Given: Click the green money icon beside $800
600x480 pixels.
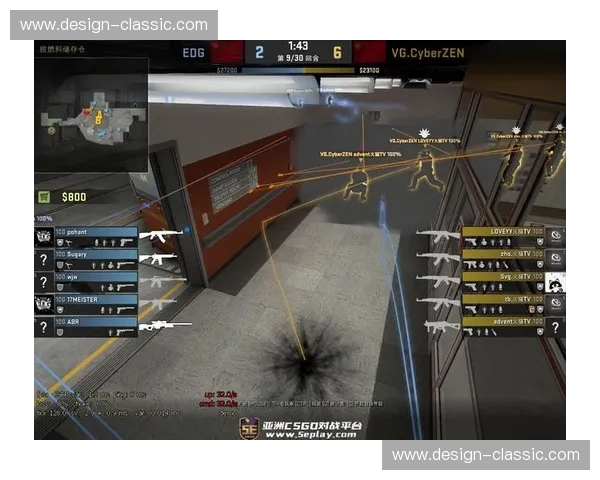Looking at the screenshot, I should coord(44,197).
